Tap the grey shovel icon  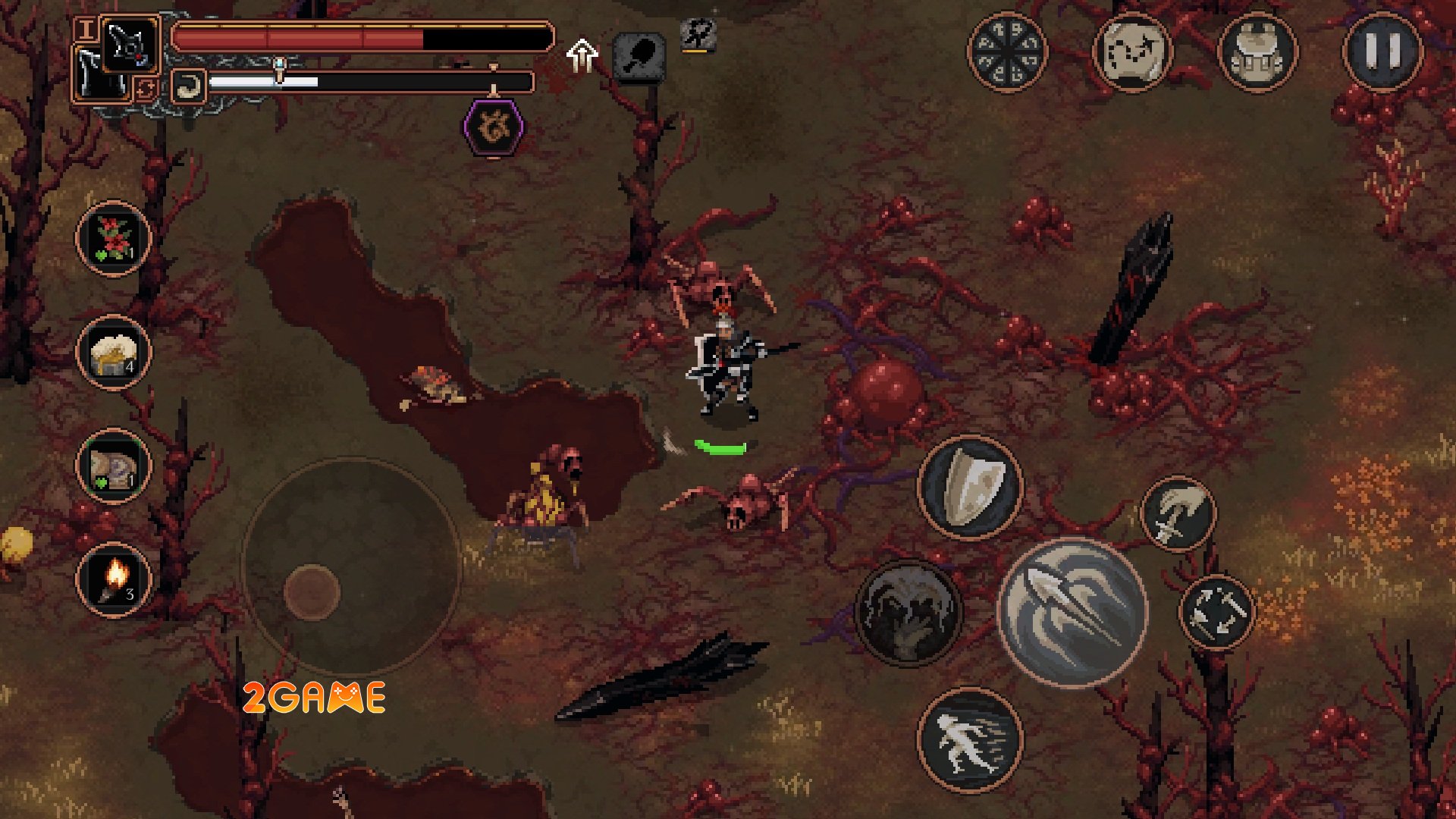[639, 56]
